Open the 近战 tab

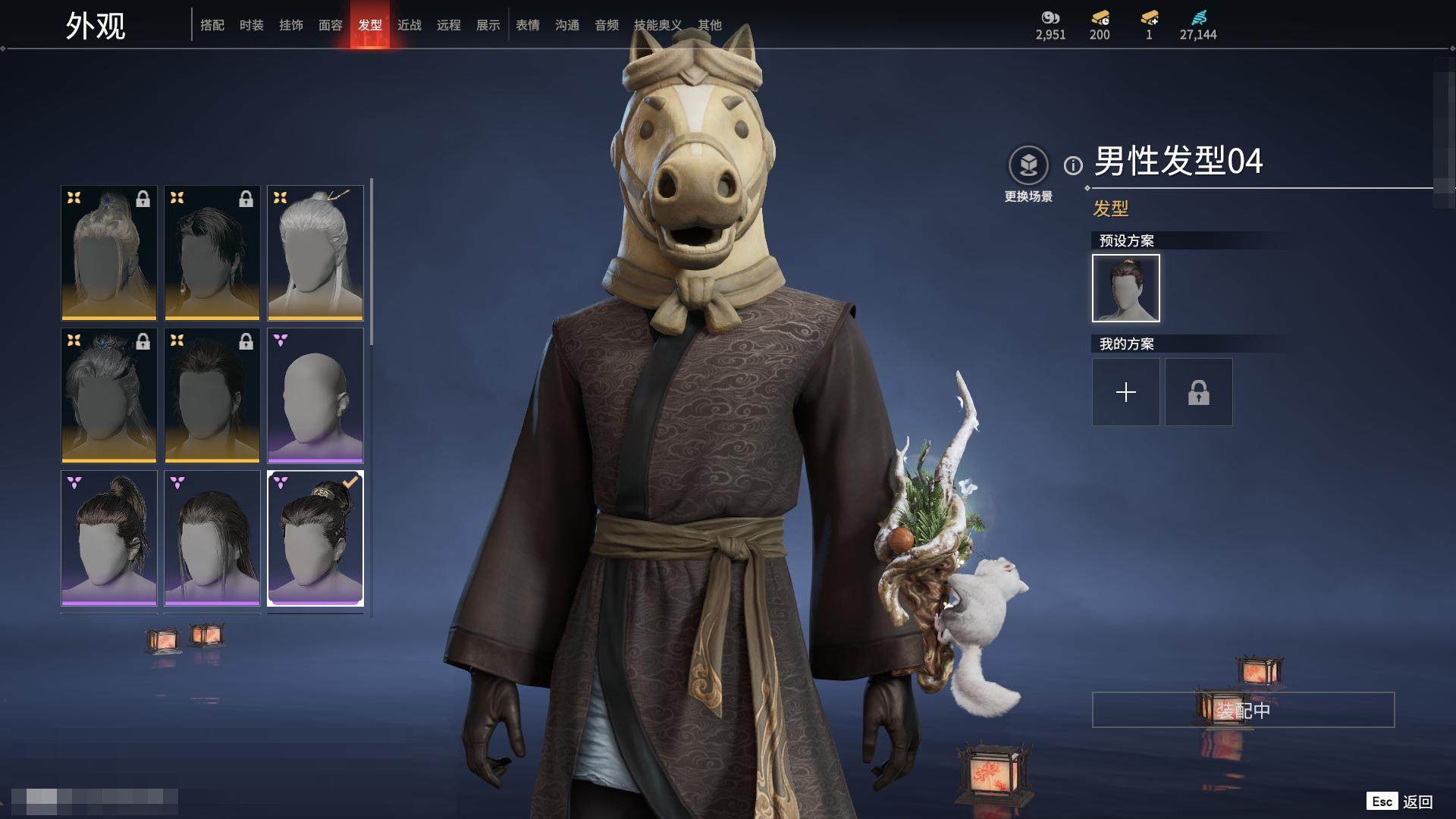[x=409, y=25]
